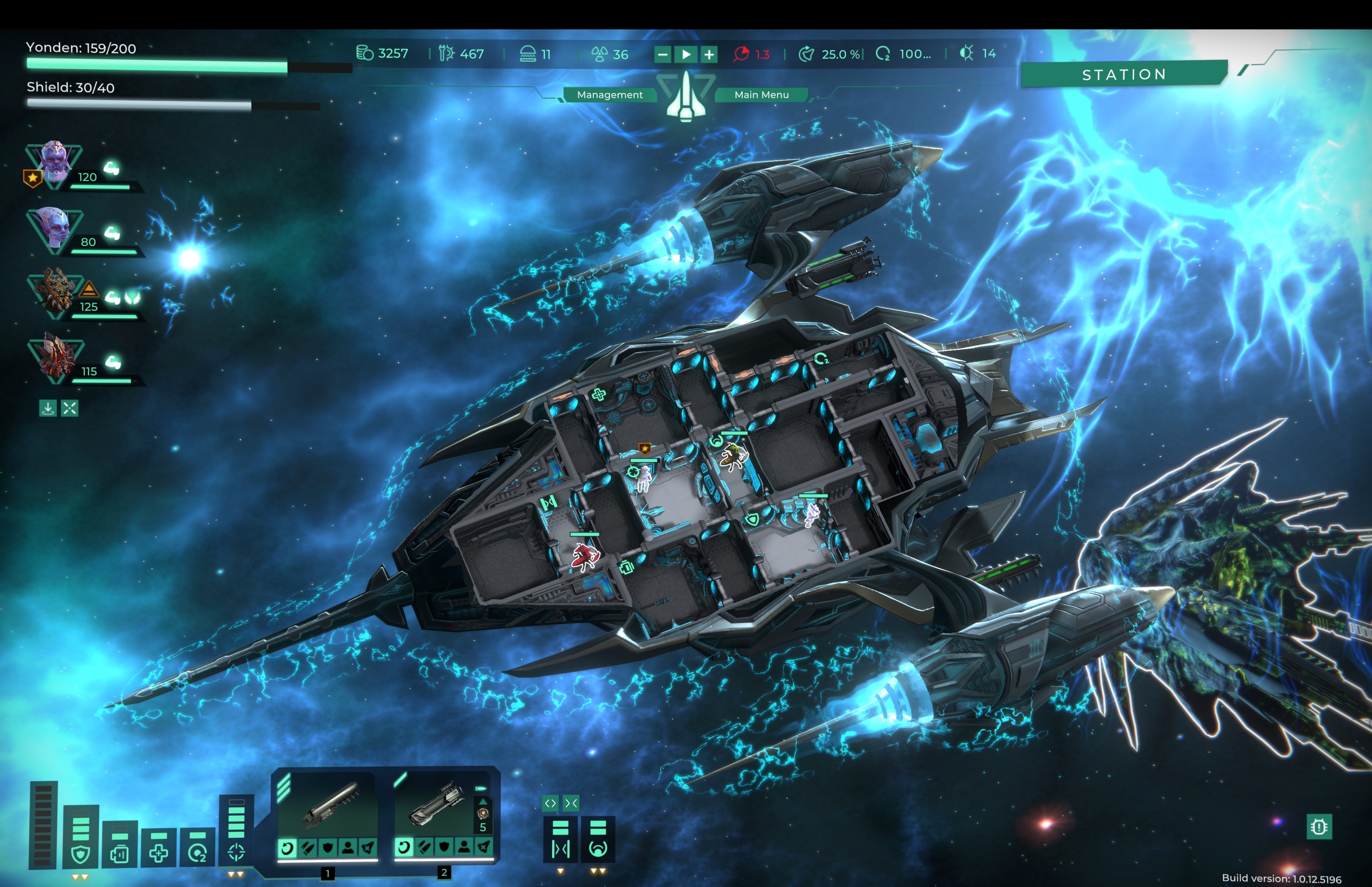Click the crossed arrows crew icon
Image resolution: width=1372 pixels, height=887 pixels.
(x=69, y=409)
